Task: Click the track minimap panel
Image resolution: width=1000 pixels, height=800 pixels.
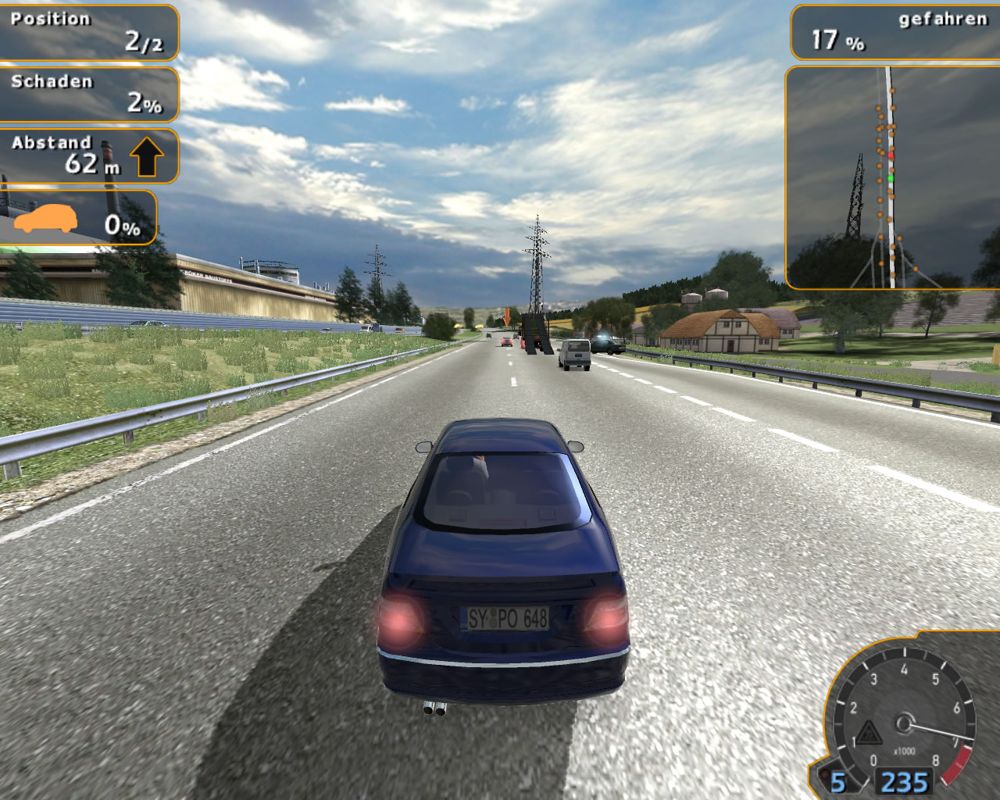Action: (892, 178)
